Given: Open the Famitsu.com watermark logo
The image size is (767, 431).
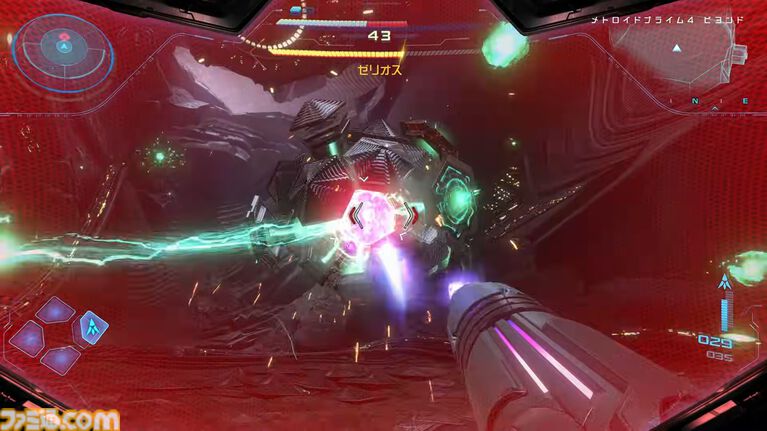Looking at the screenshot, I should [60, 418].
